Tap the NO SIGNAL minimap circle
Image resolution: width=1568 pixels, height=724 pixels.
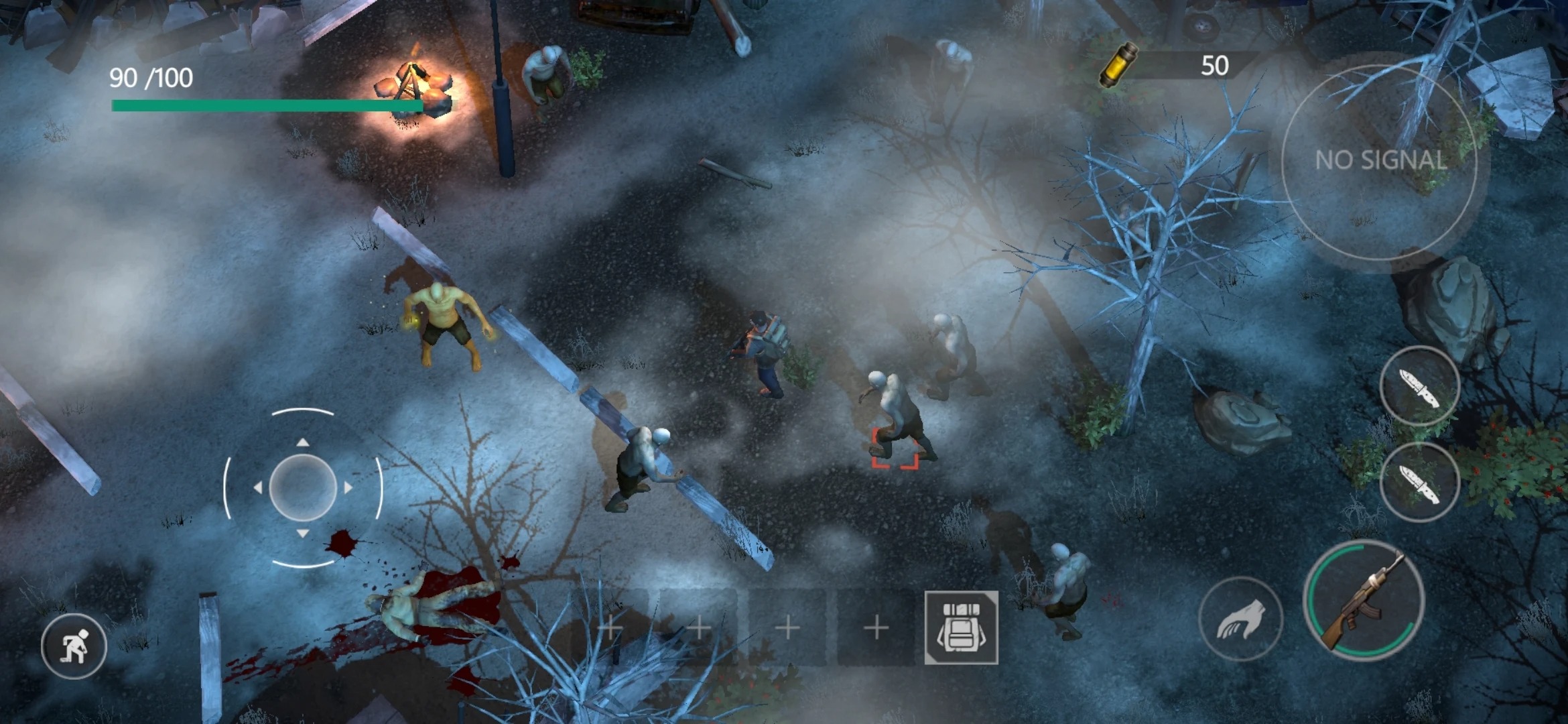coord(1380,161)
